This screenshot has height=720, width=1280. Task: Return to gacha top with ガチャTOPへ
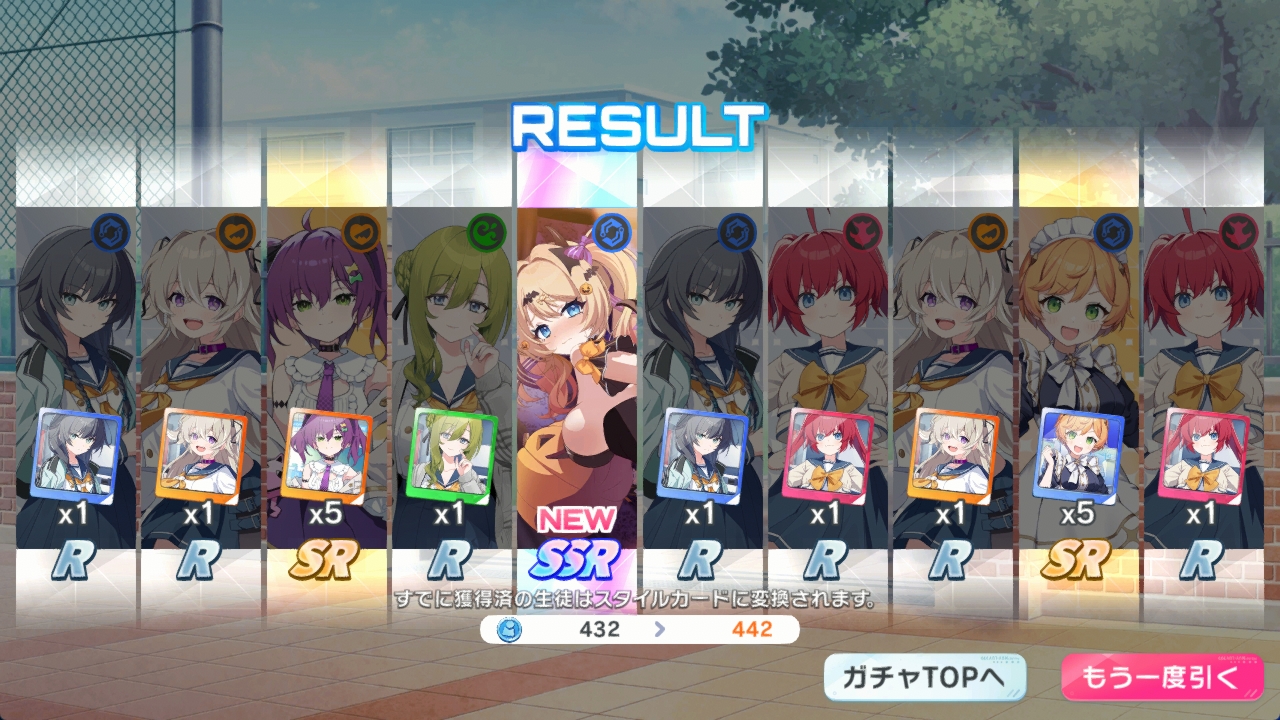click(x=925, y=679)
